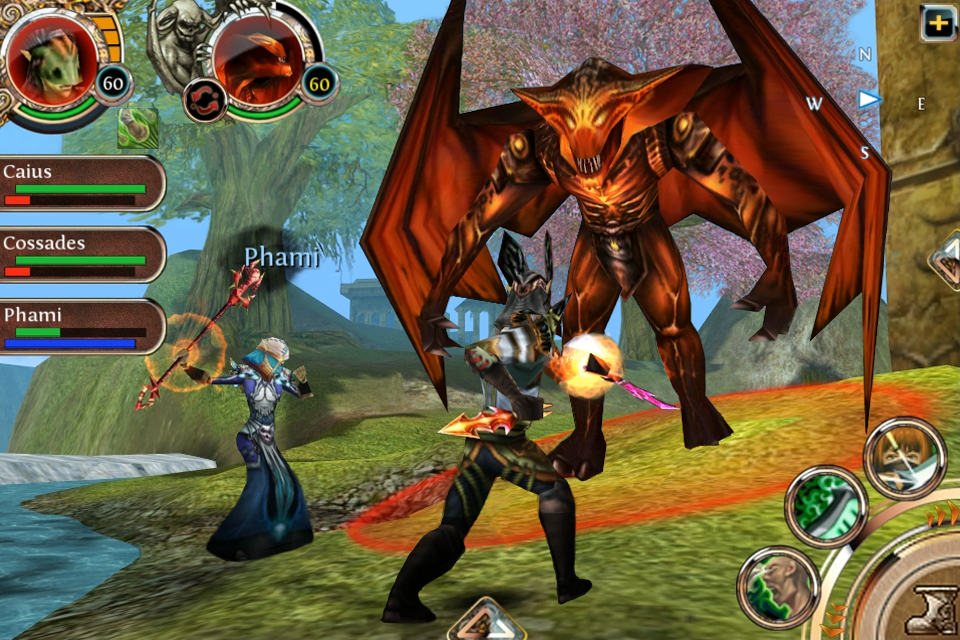
Task: Use the green swirl blade ability
Action: (825, 506)
